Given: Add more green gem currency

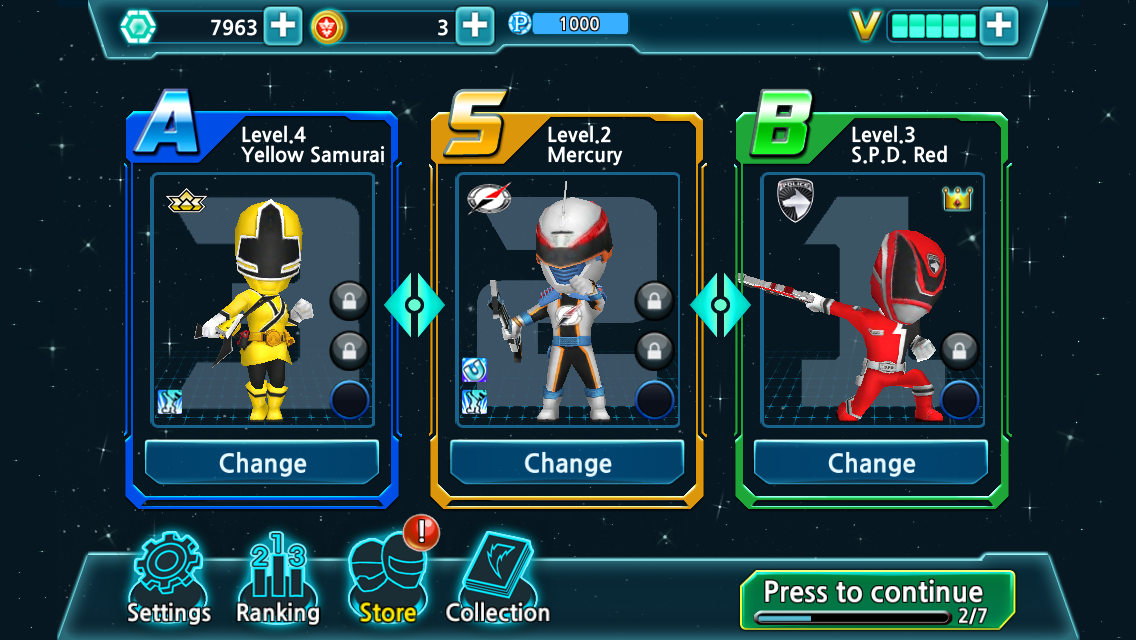Looking at the screenshot, I should 283,26.
